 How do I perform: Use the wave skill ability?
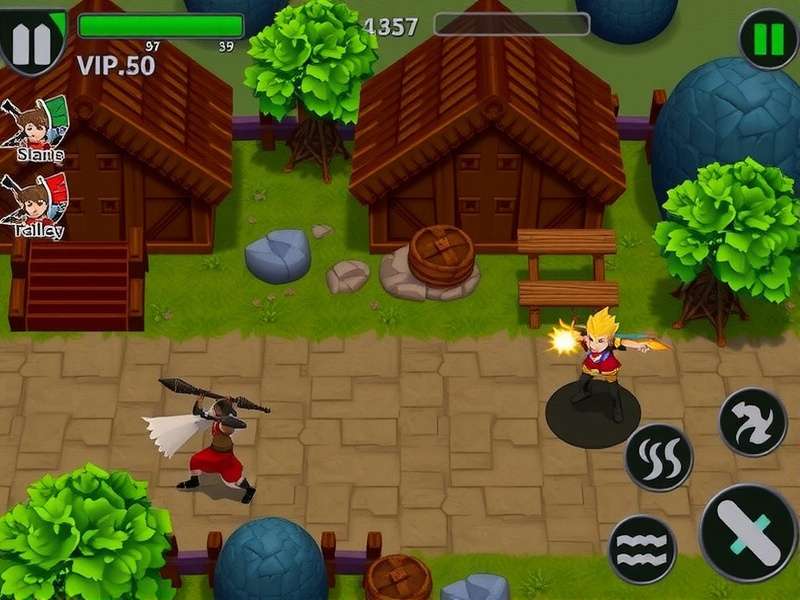click(642, 549)
